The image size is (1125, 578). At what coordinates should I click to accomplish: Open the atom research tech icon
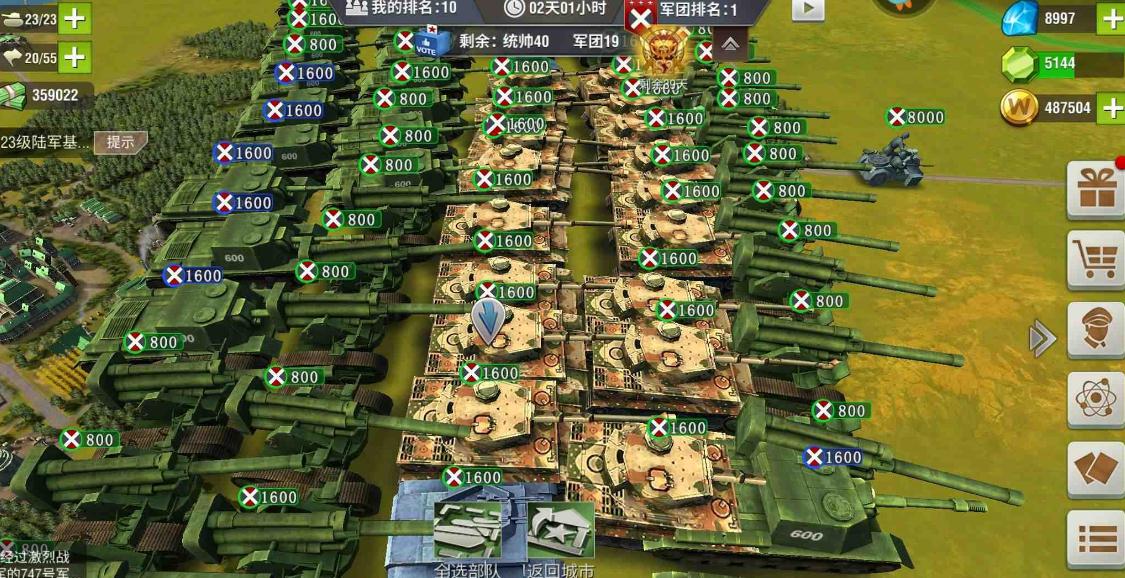1095,400
